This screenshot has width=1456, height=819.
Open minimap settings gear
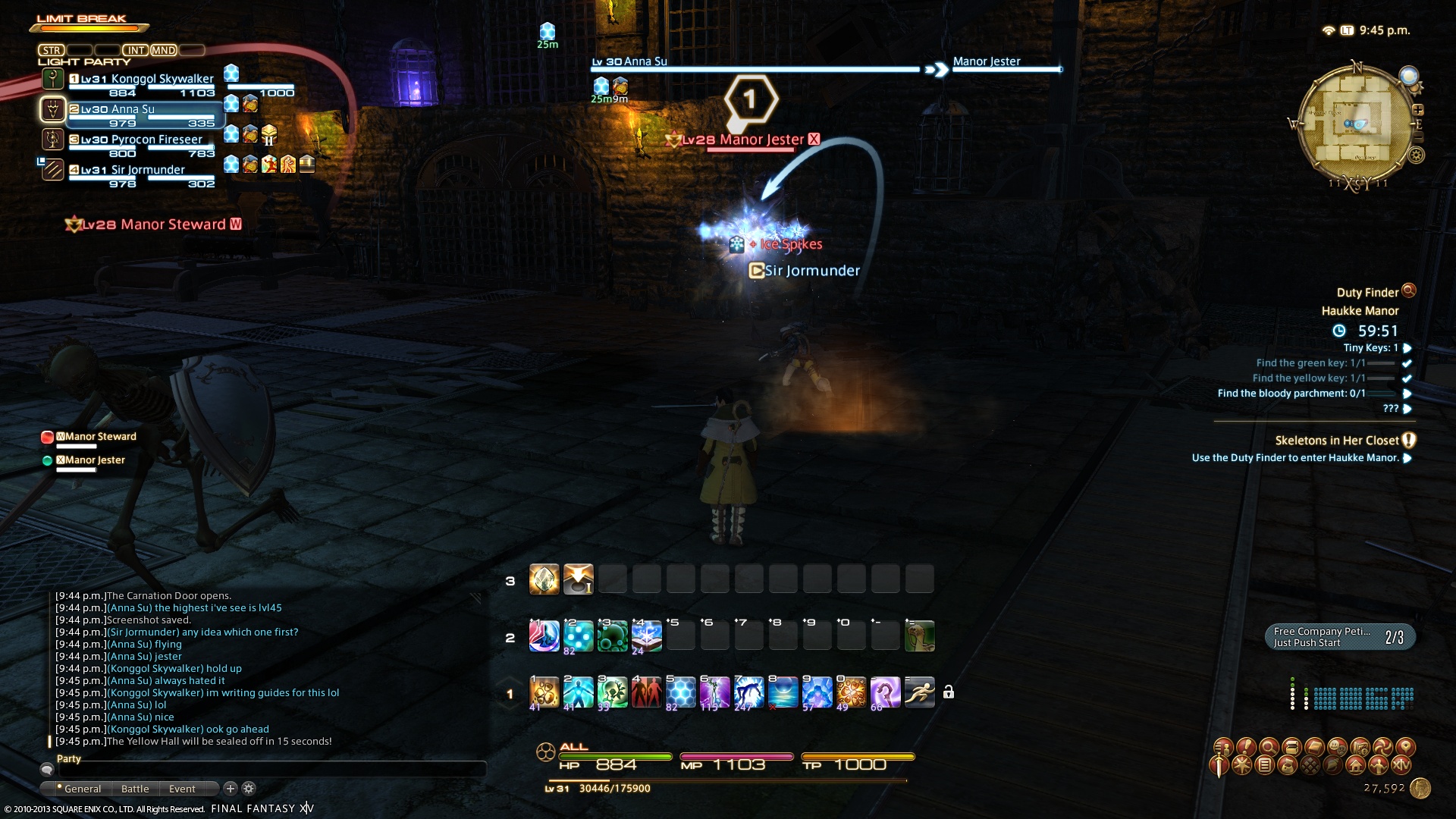(1416, 156)
